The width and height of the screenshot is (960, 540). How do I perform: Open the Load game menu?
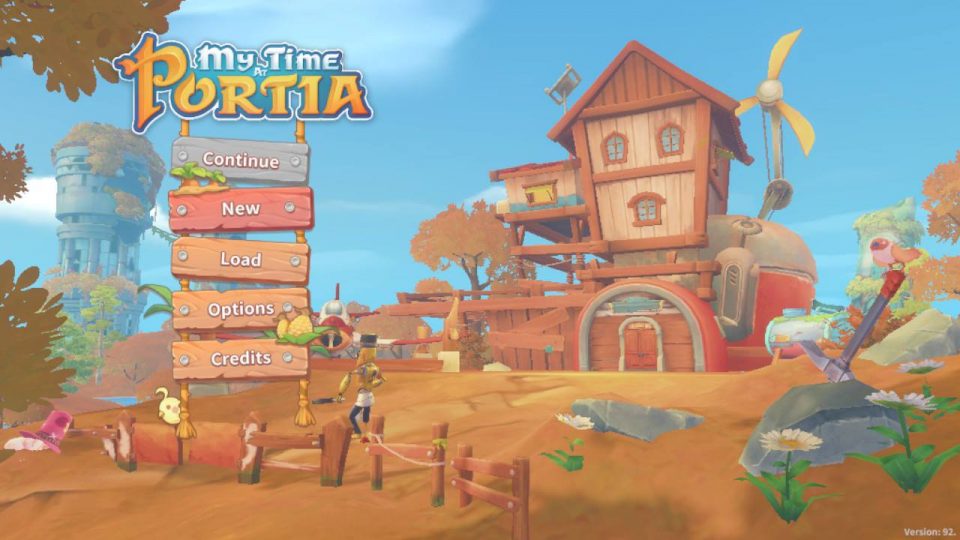(x=240, y=259)
